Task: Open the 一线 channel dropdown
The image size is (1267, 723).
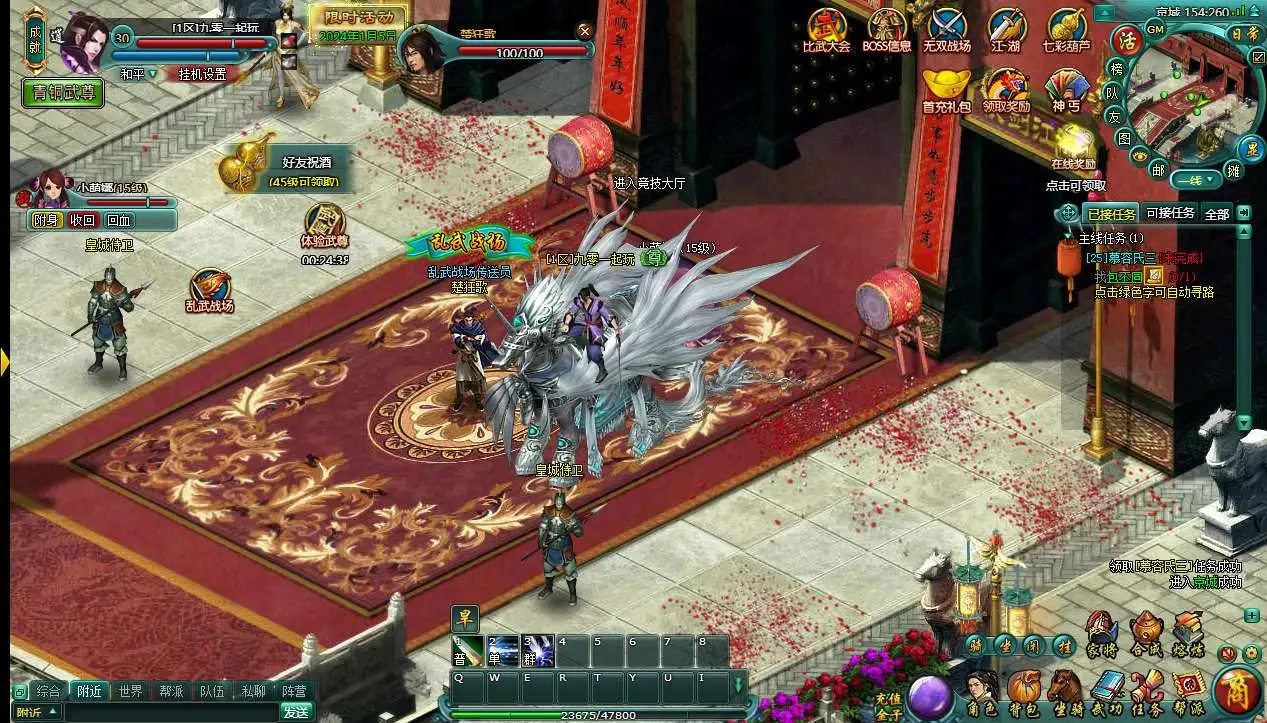Action: pyautogui.click(x=1196, y=180)
